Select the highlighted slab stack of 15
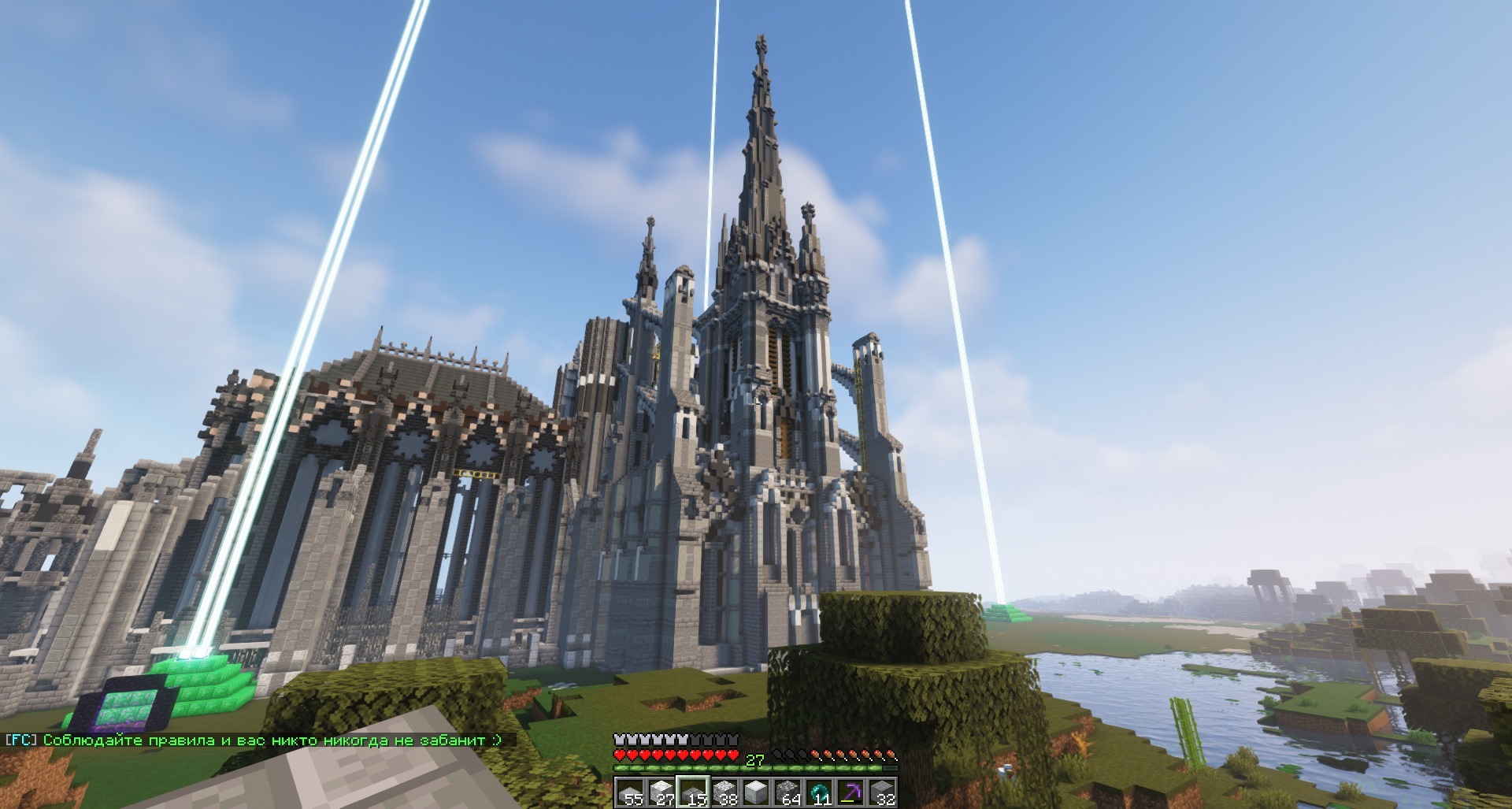This screenshot has width=1512, height=809. (693, 792)
